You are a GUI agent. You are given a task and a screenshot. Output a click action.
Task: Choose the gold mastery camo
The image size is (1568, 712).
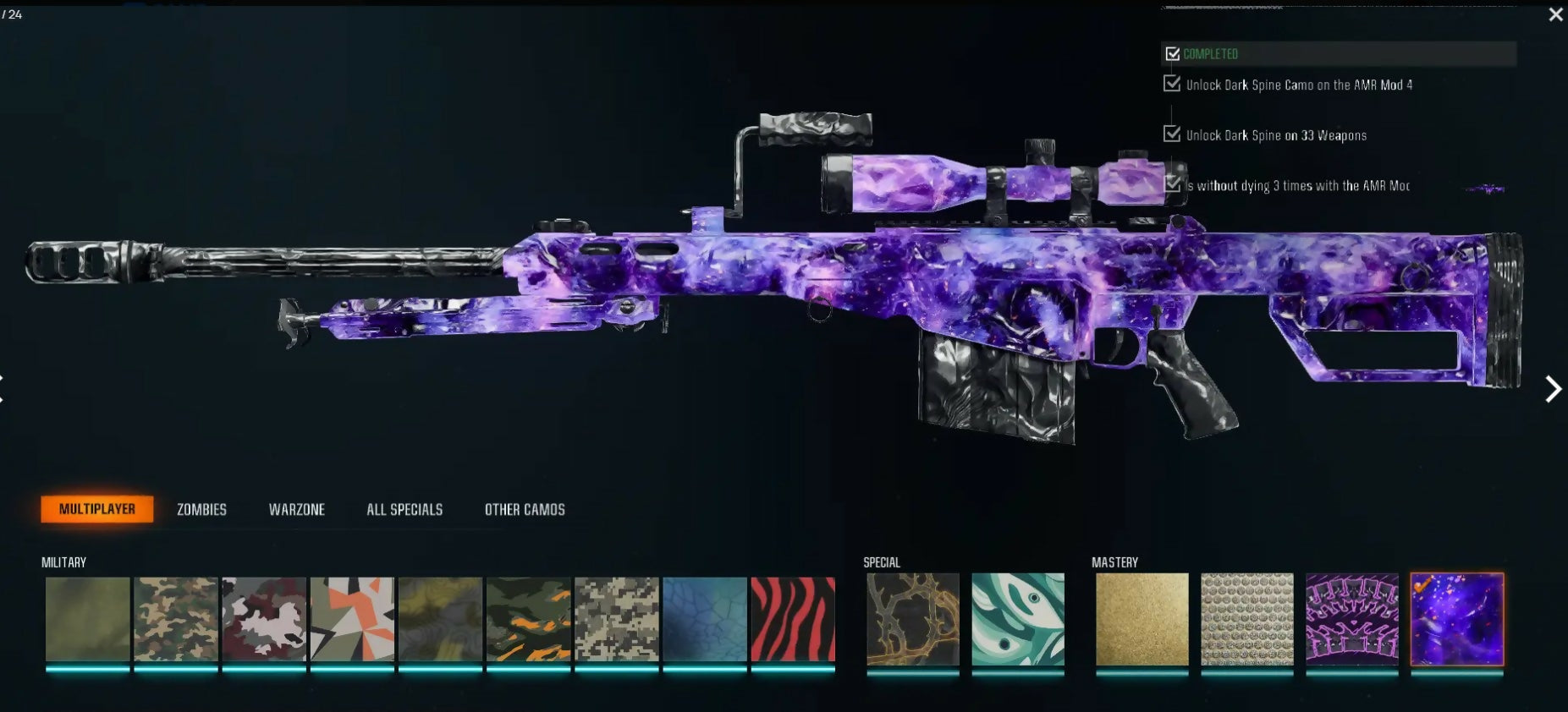click(x=1142, y=619)
